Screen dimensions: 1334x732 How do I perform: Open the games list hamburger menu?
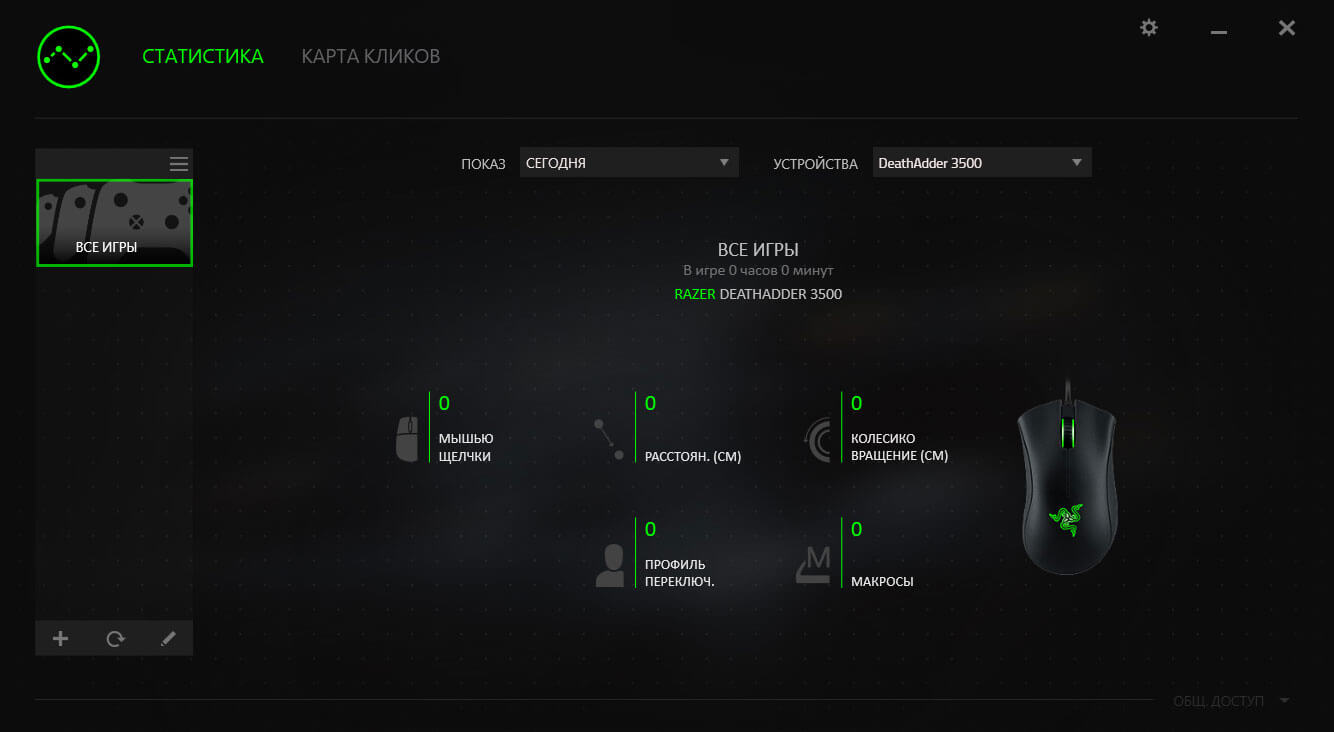point(178,163)
